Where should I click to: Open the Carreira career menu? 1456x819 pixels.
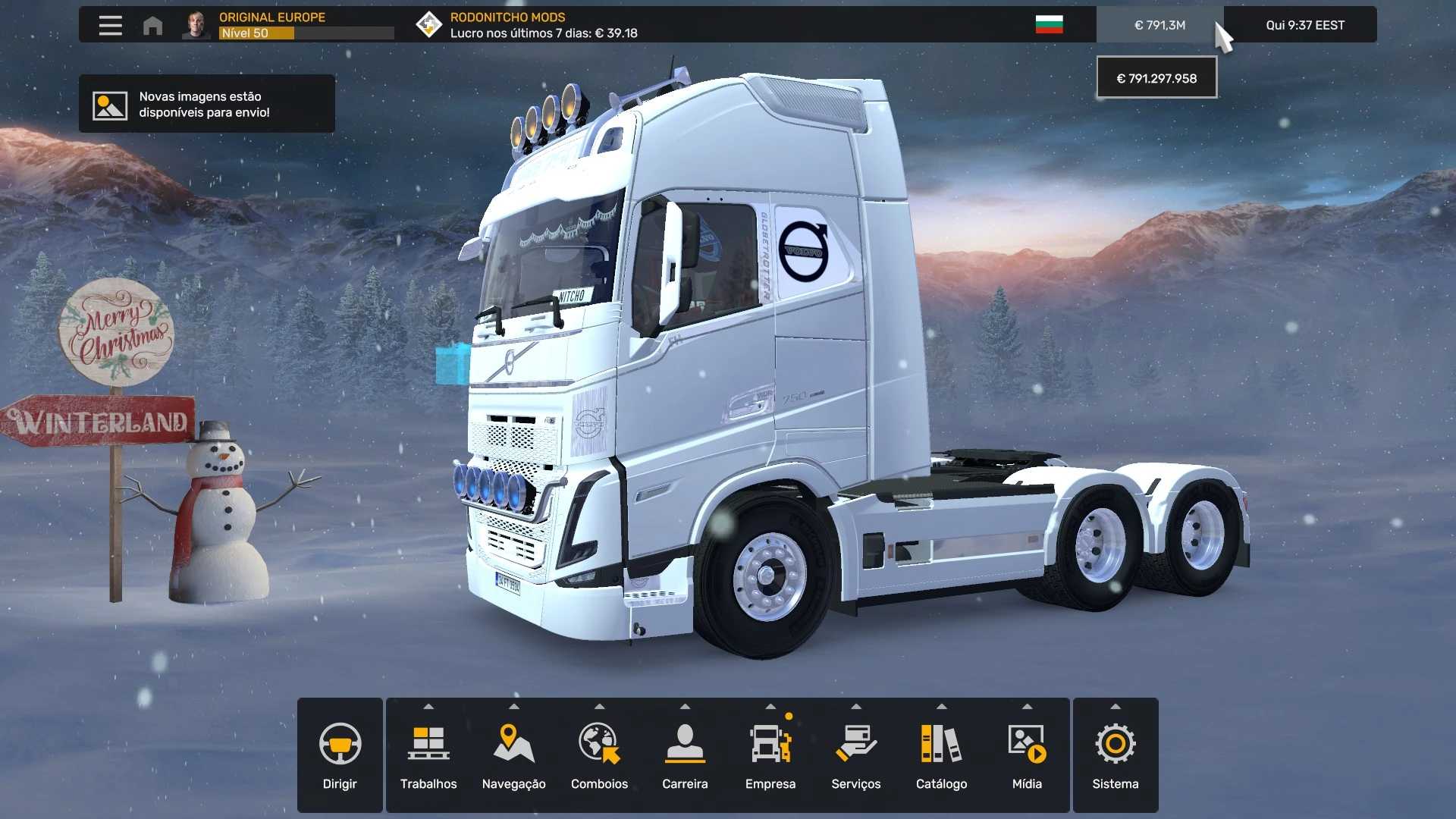pyautogui.click(x=685, y=755)
